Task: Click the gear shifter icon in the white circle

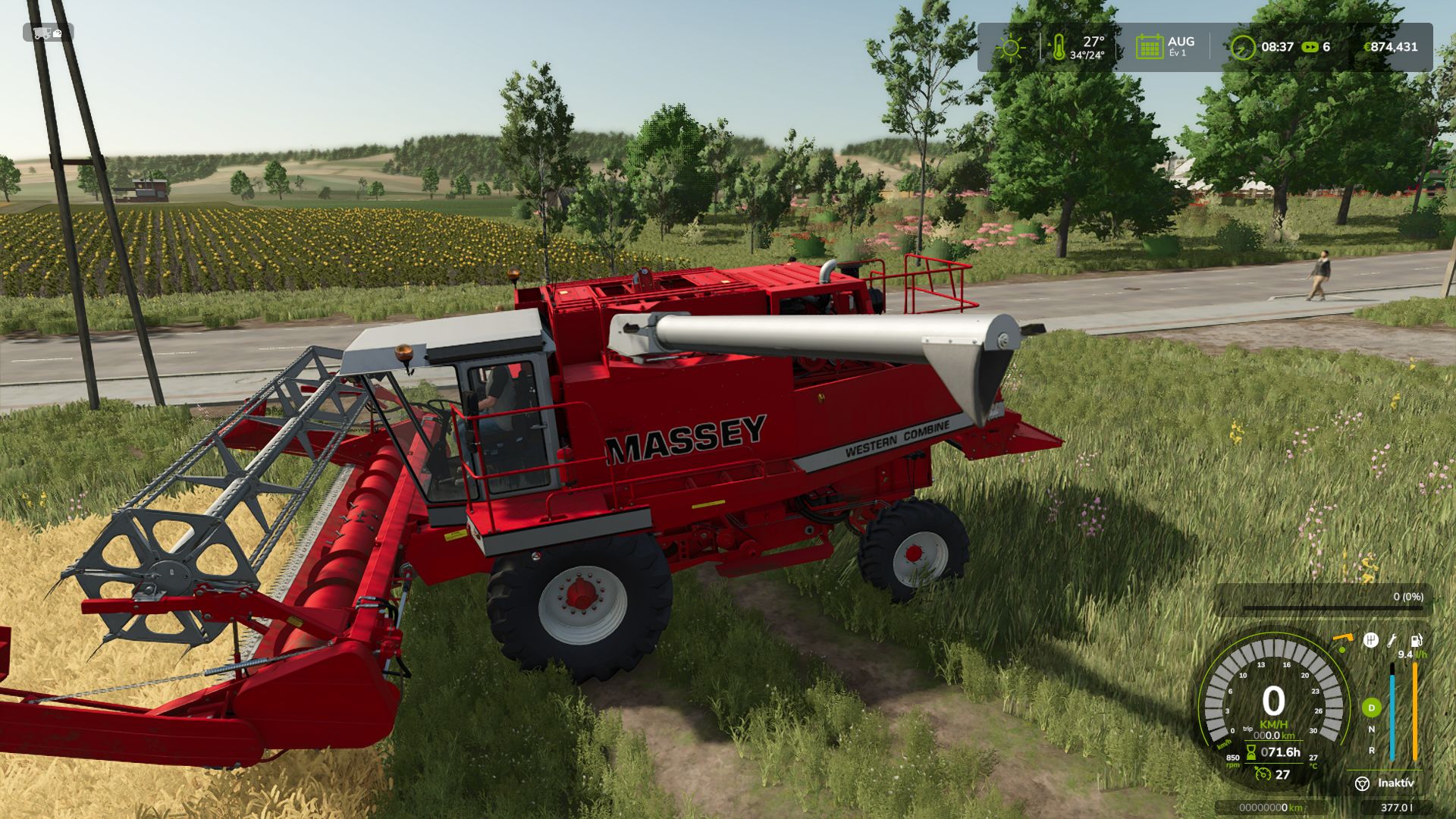Action: [x=1371, y=640]
